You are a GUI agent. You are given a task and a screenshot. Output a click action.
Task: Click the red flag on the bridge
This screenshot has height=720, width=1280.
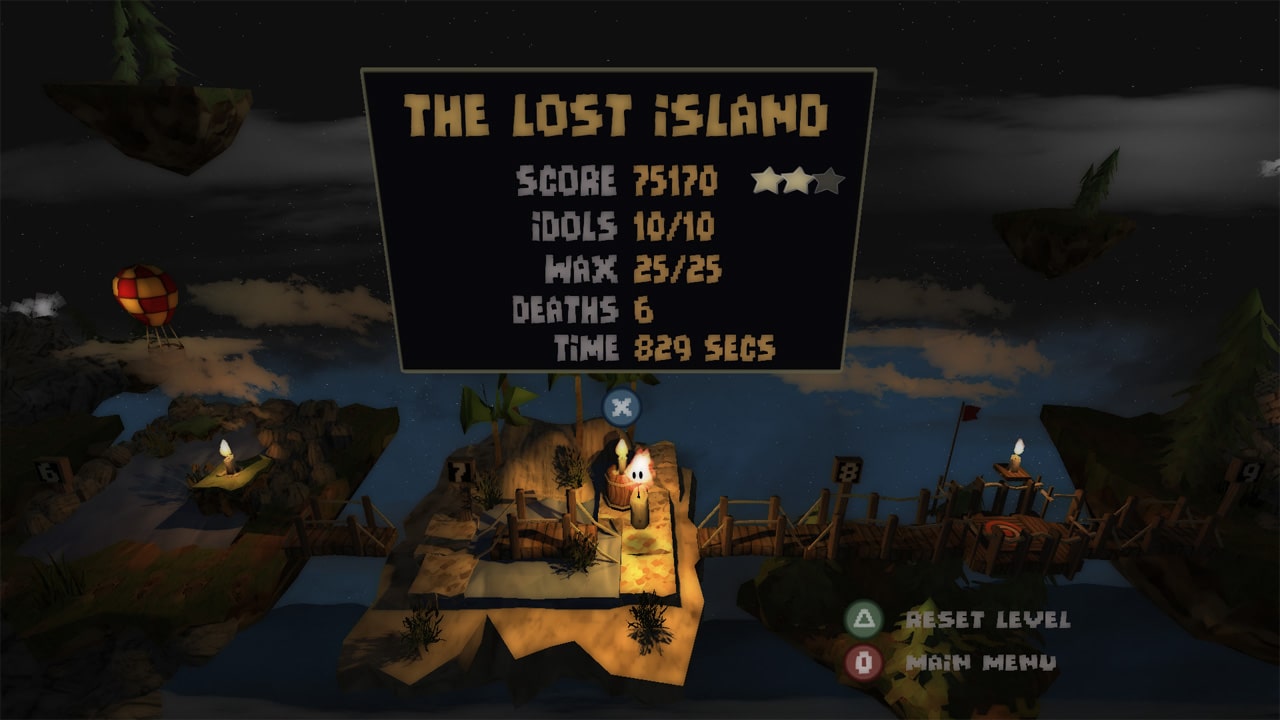click(x=968, y=413)
